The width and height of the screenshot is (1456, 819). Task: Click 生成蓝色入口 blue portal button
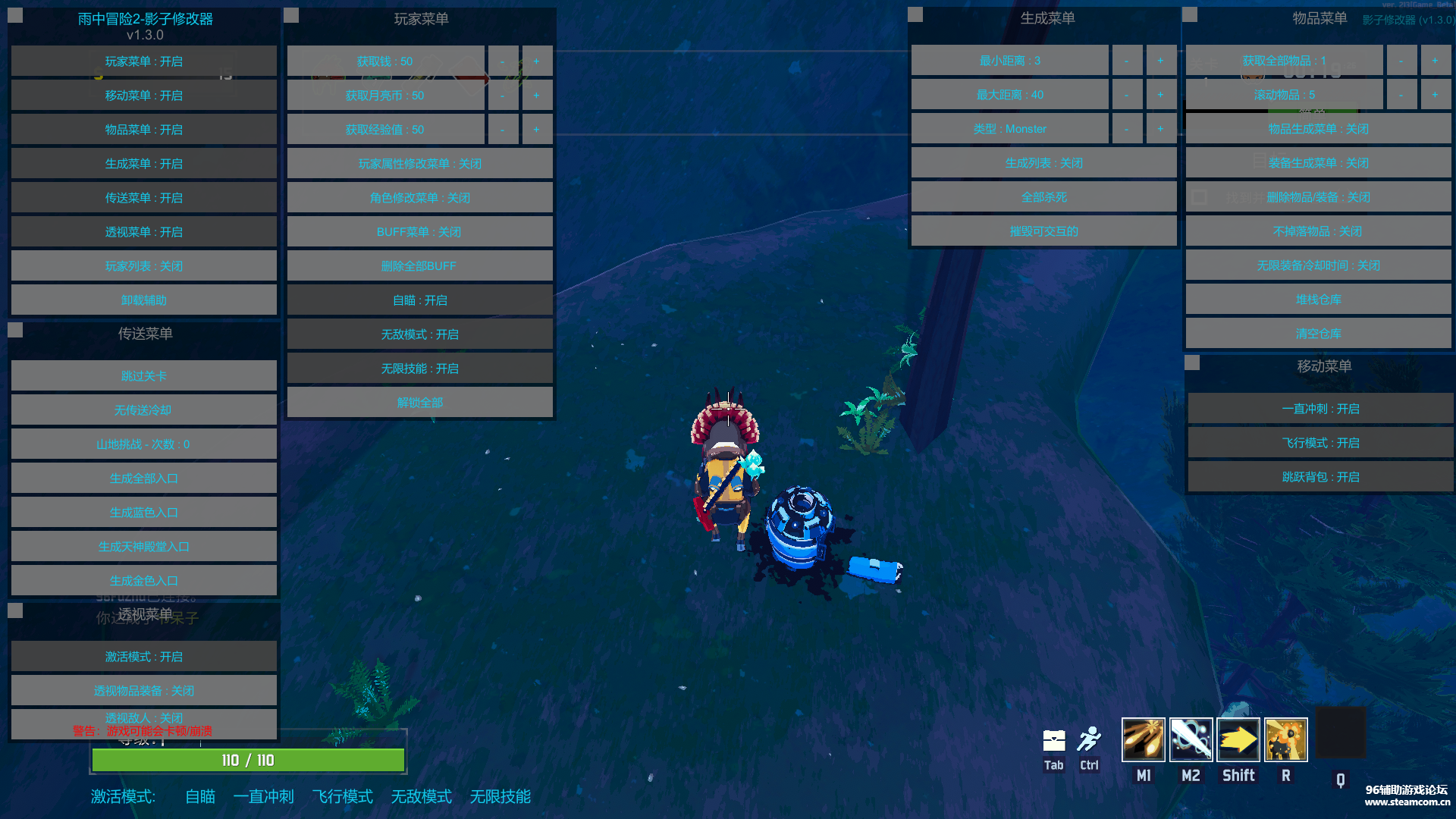[143, 513]
